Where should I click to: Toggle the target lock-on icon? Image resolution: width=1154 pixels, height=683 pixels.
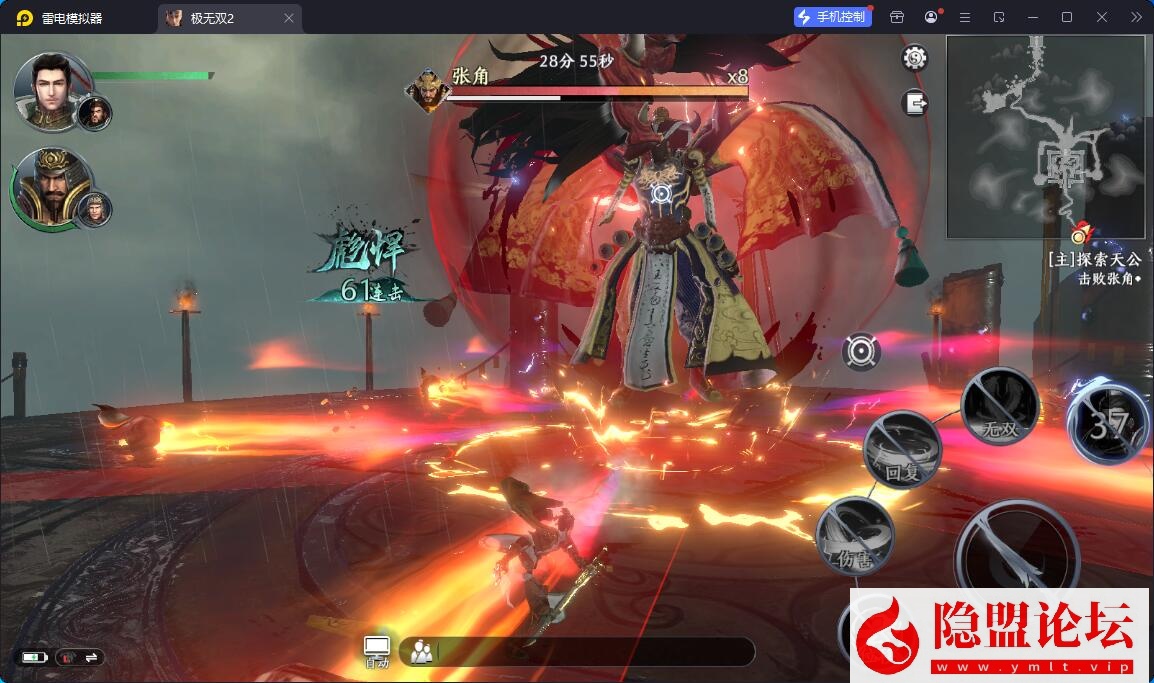point(861,351)
